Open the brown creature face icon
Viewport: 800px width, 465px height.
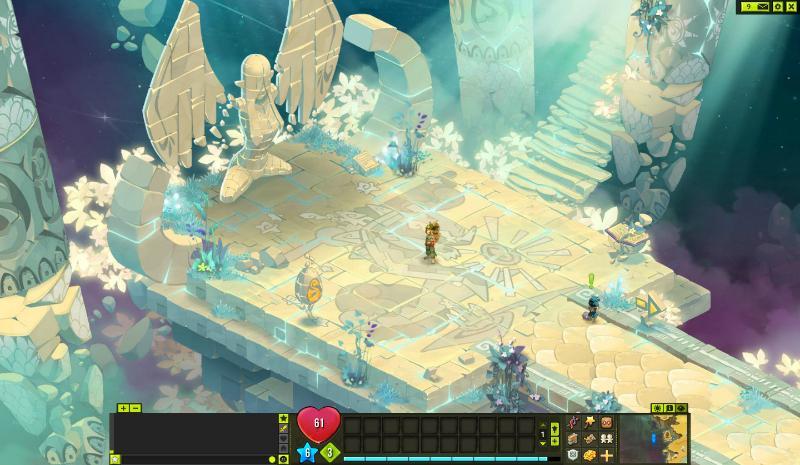click(x=606, y=421)
